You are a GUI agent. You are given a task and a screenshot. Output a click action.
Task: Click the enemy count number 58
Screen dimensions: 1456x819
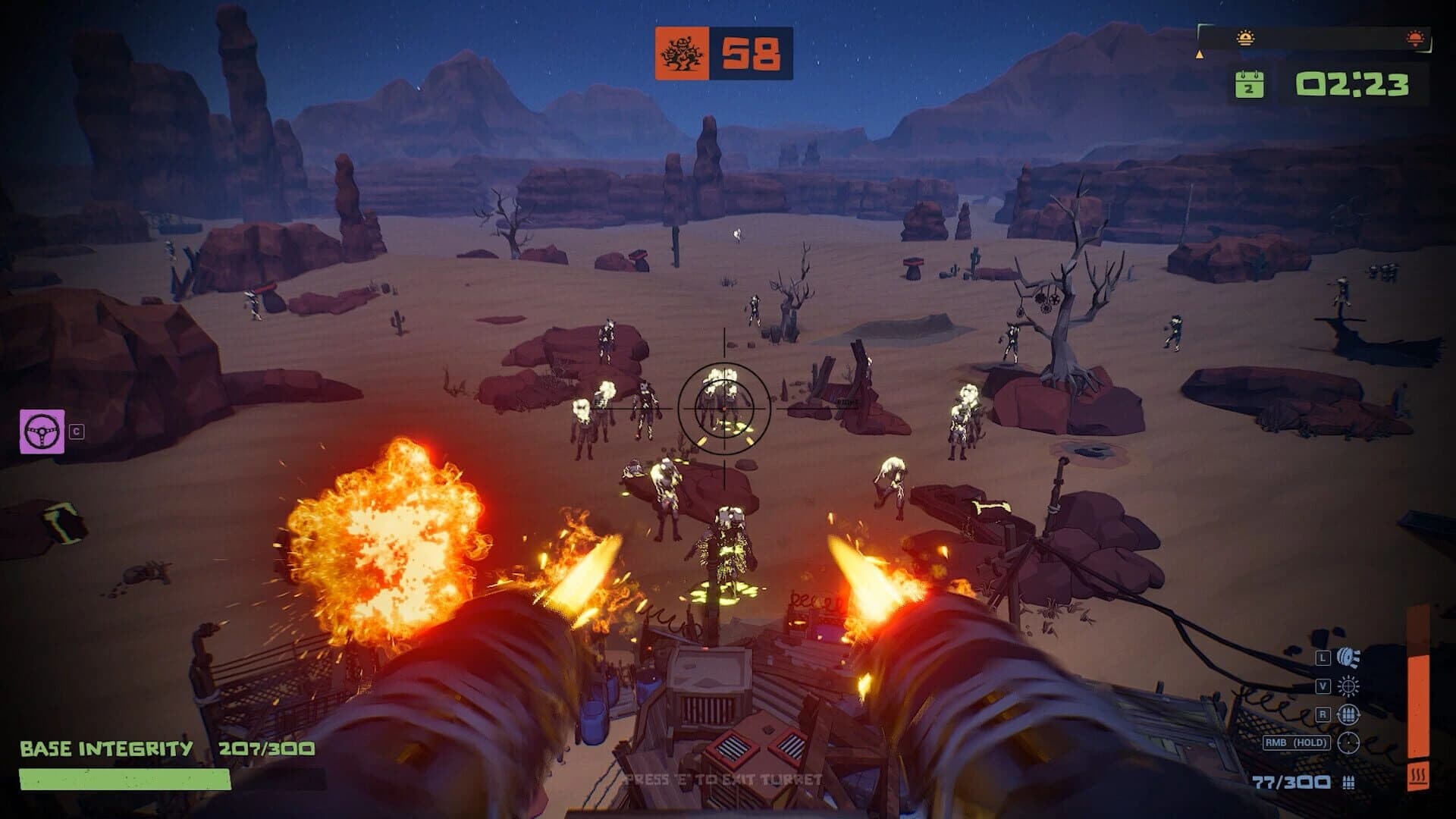[x=752, y=54]
